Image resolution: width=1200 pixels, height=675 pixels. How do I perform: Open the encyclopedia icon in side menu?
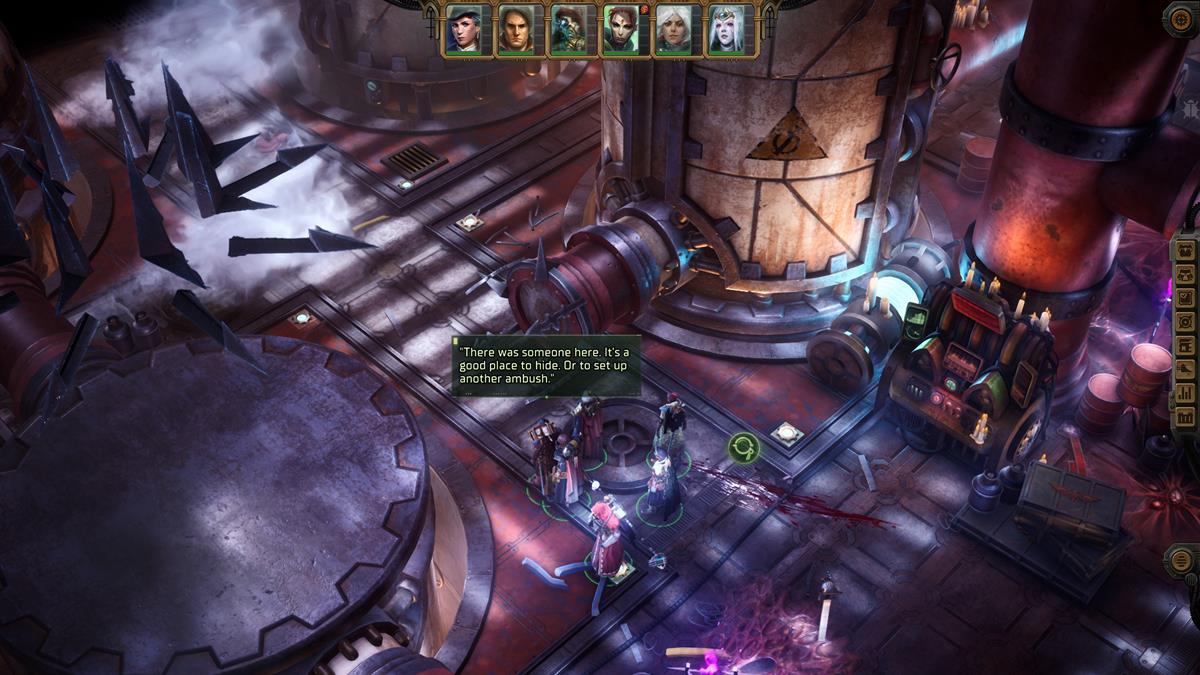click(x=1186, y=345)
